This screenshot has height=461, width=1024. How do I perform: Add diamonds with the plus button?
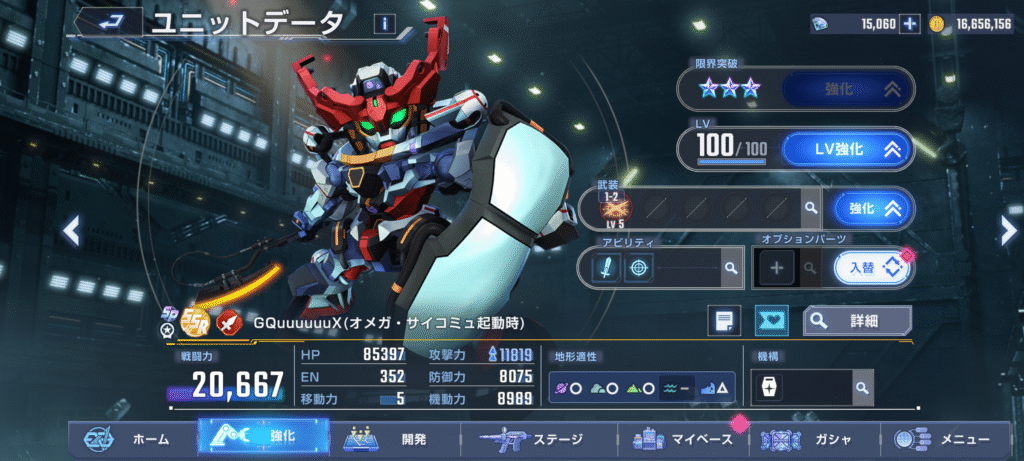[x=909, y=24]
